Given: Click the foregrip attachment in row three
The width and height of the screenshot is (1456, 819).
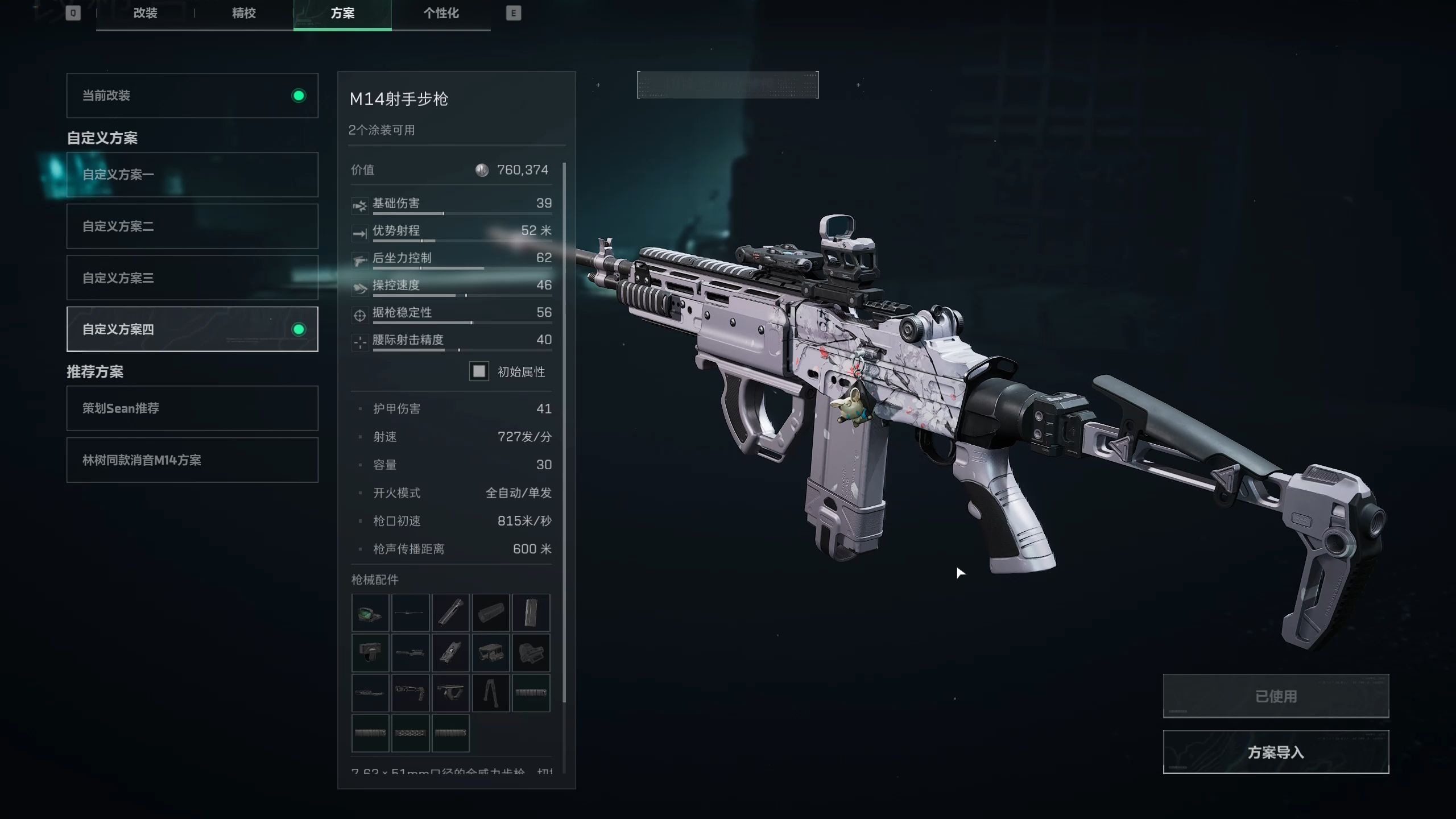Looking at the screenshot, I should (x=450, y=693).
